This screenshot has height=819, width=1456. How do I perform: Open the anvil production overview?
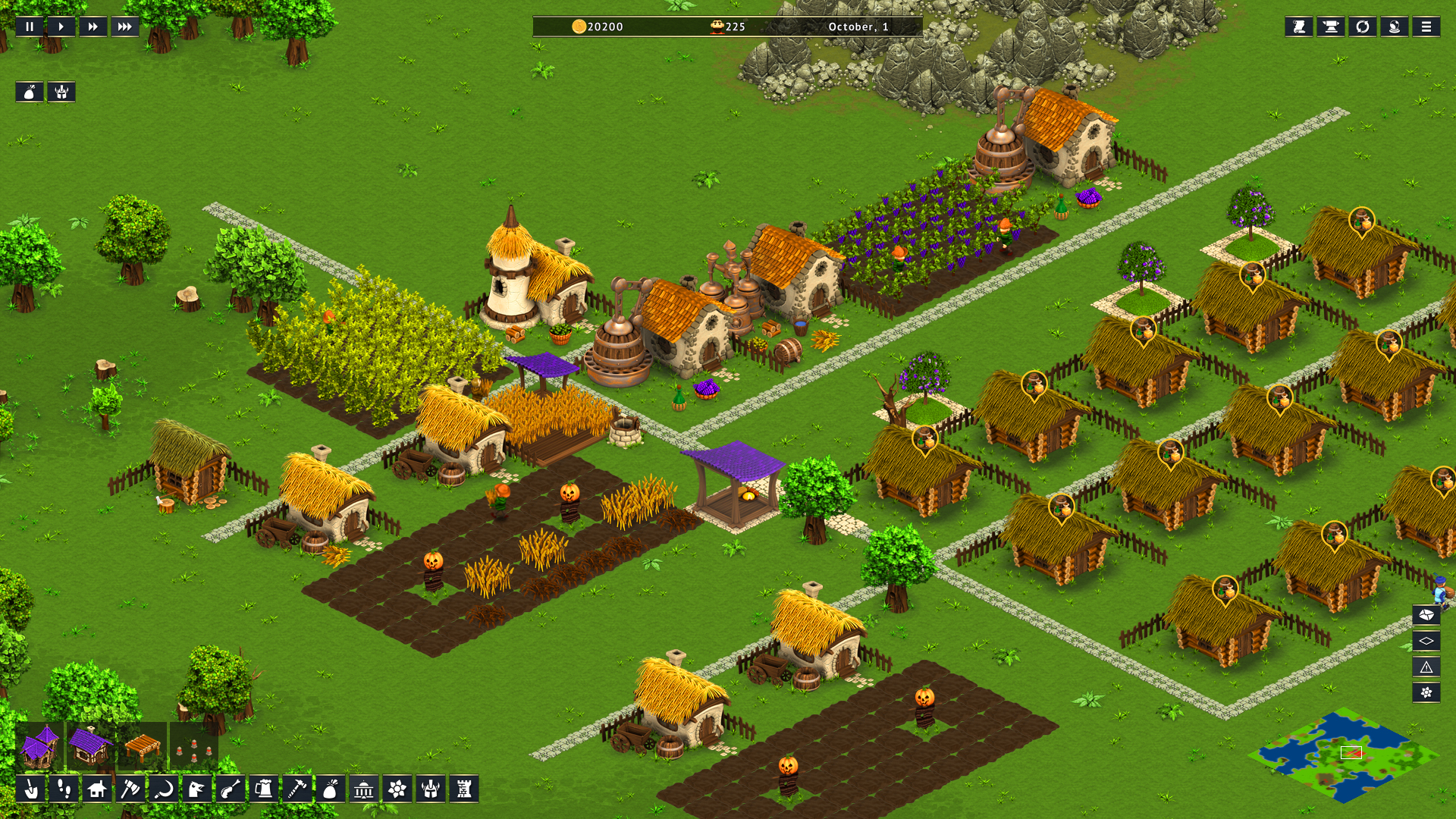[x=1330, y=27]
